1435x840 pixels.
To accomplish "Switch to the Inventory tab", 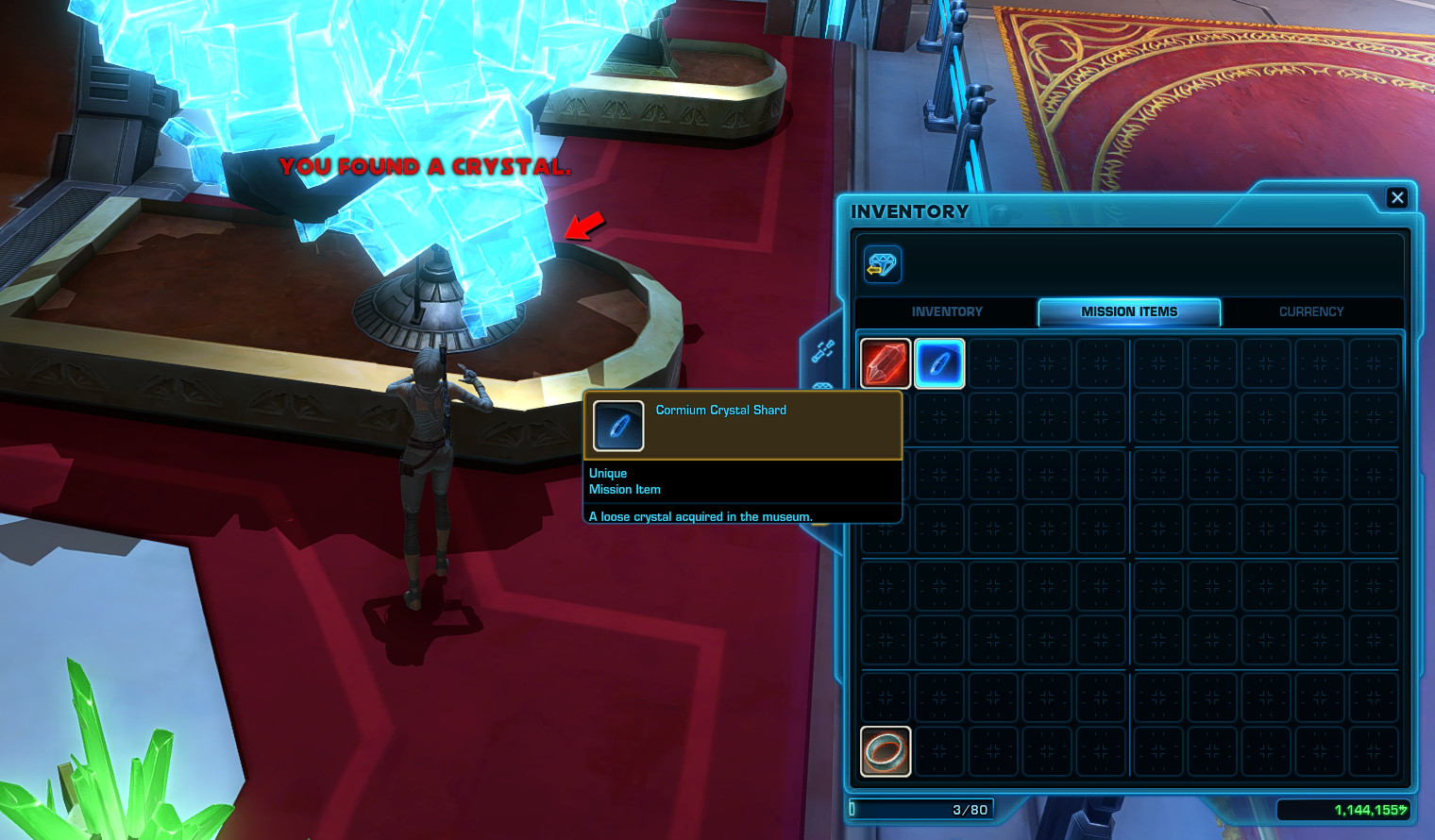I will point(946,311).
